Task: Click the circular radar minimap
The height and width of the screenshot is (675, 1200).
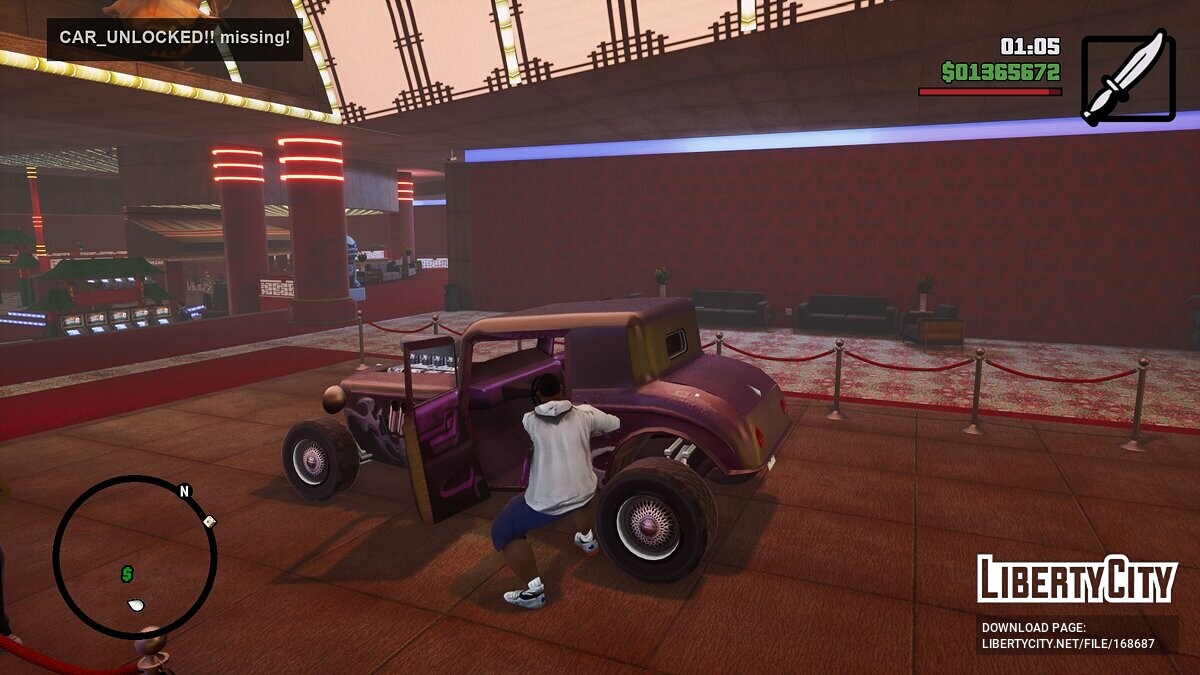Action: (135, 556)
